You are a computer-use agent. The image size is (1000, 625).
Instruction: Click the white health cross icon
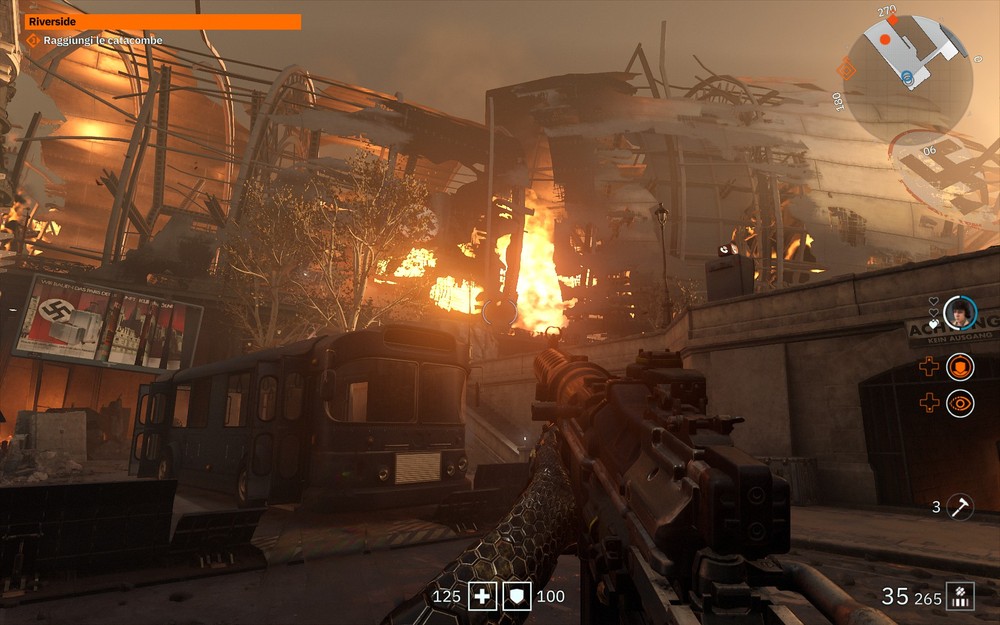484,597
